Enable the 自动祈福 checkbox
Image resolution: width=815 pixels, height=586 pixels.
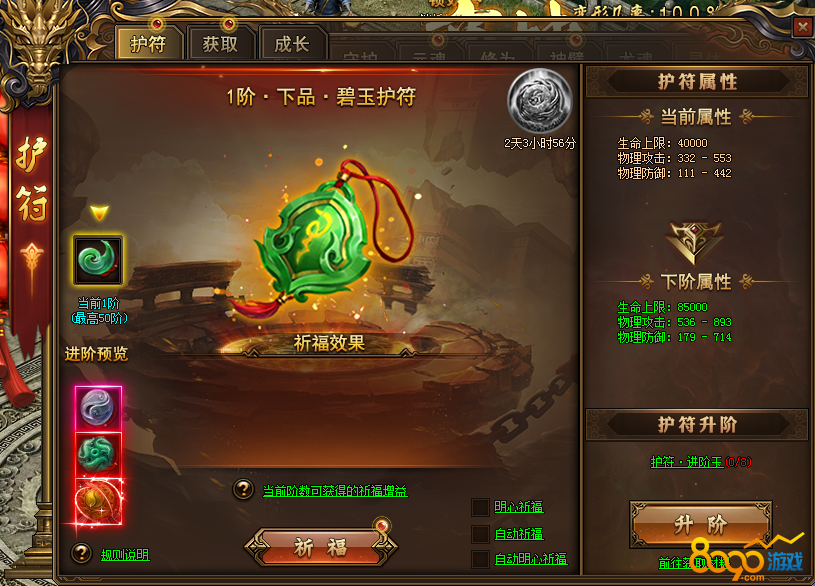point(481,533)
